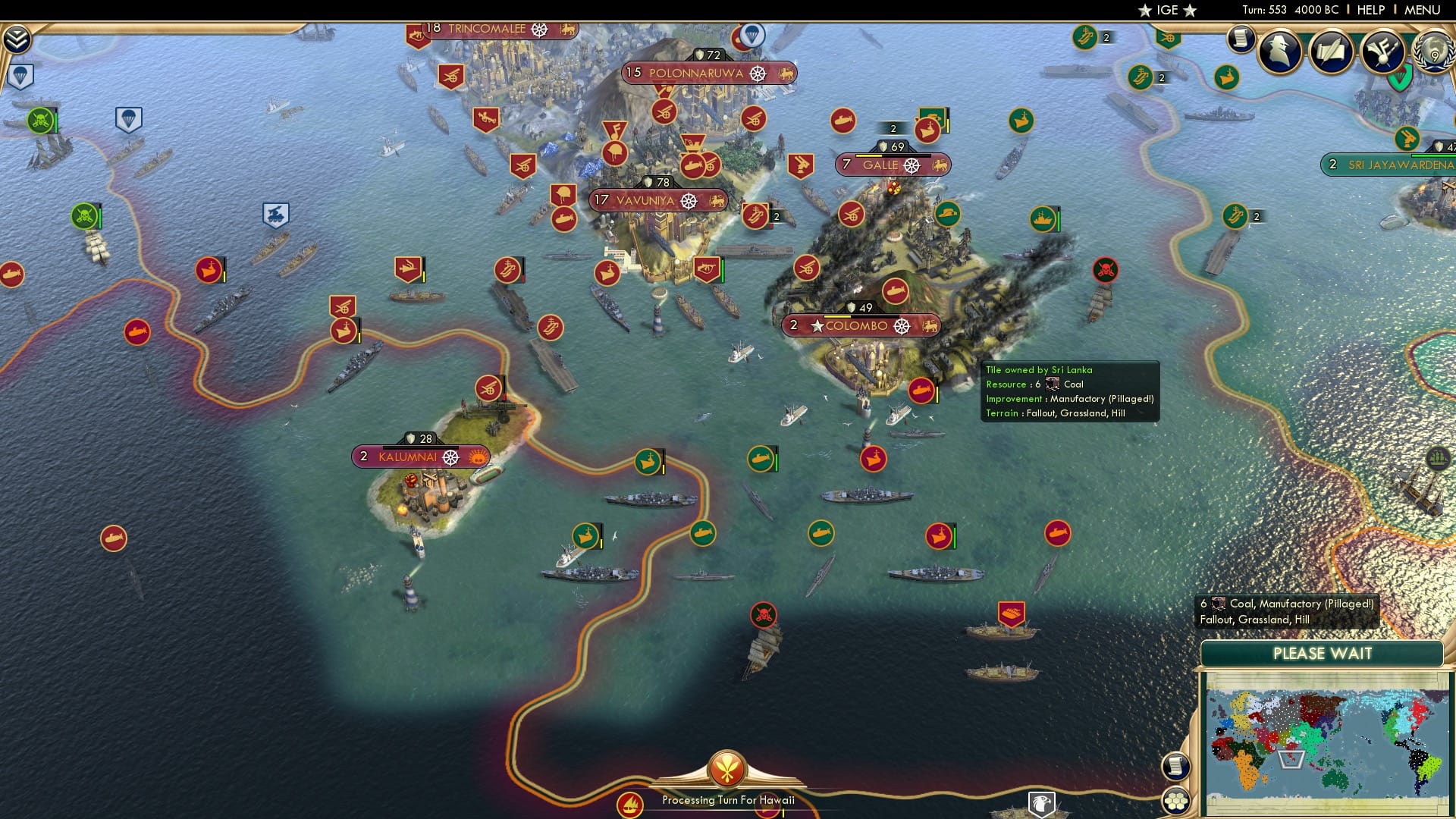Select the green privateer skull unit icon
The width and height of the screenshot is (1456, 819).
click(x=42, y=119)
